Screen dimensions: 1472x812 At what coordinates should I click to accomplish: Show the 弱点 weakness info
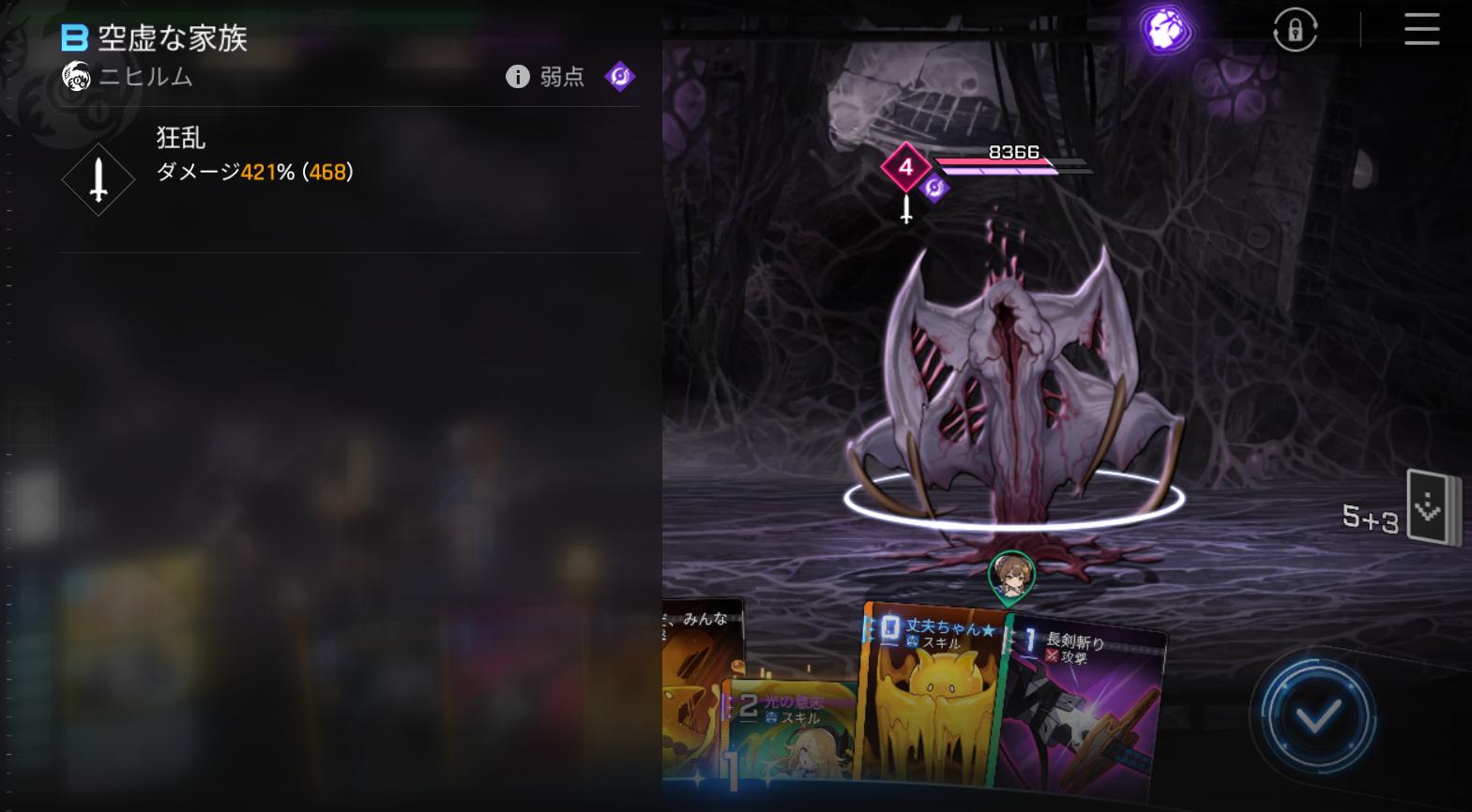pos(546,77)
